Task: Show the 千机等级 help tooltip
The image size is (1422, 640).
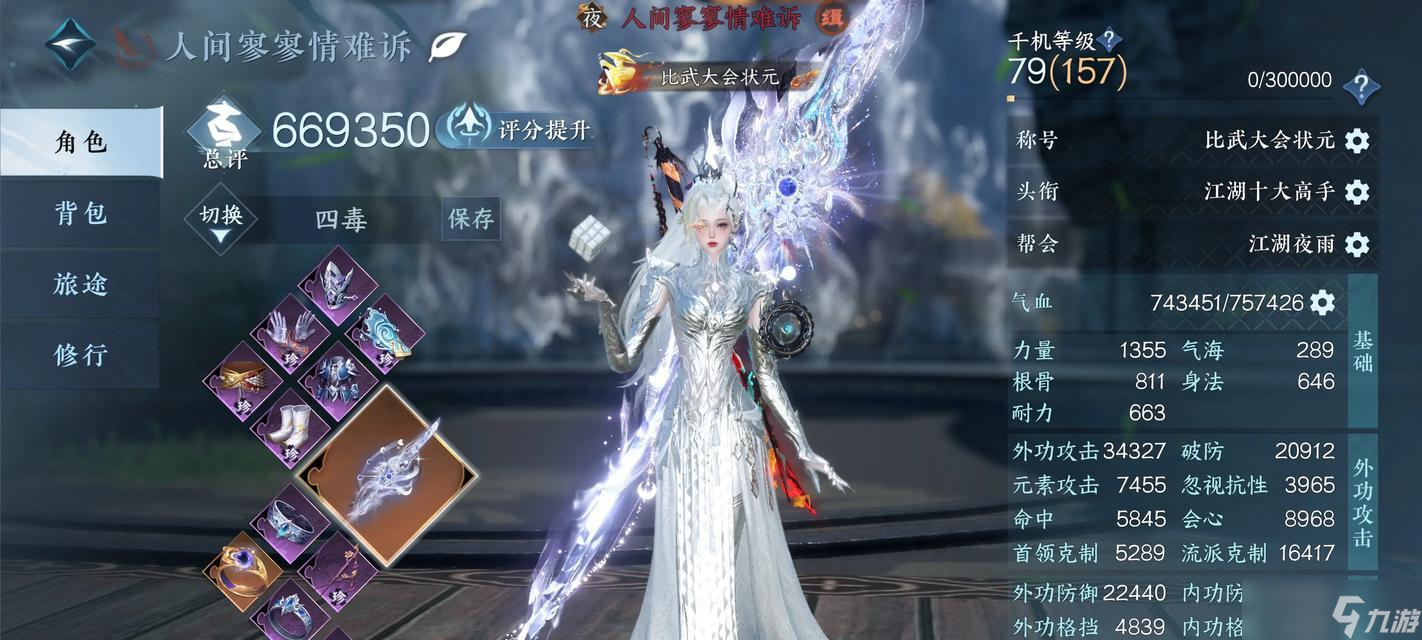Action: pos(1109,41)
